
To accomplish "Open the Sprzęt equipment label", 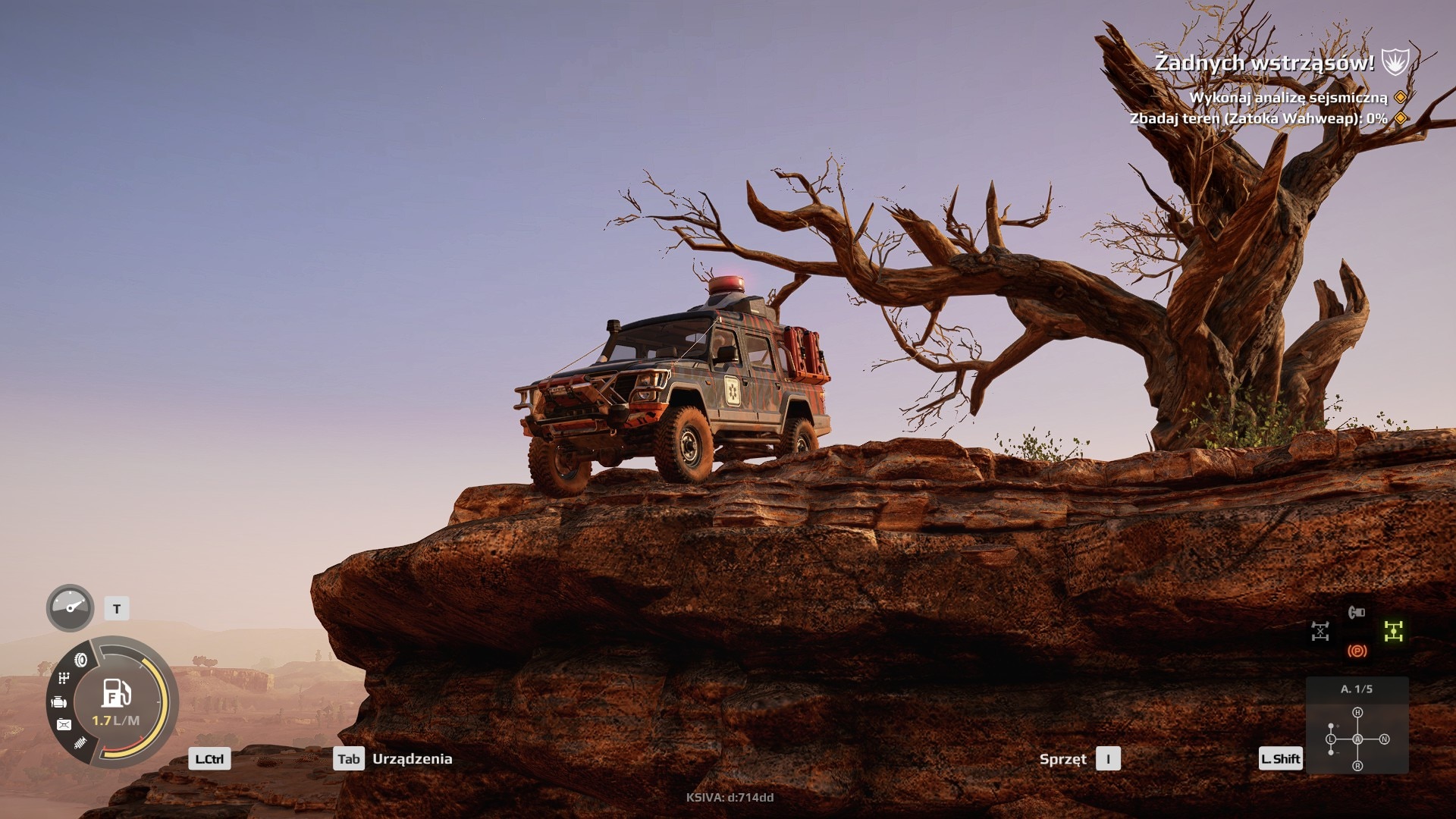I will 1062,759.
